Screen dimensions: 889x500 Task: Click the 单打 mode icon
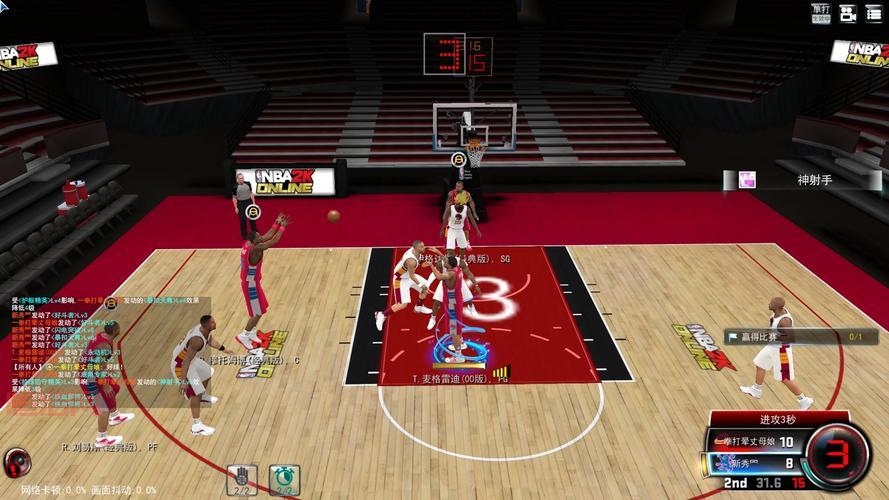click(821, 12)
